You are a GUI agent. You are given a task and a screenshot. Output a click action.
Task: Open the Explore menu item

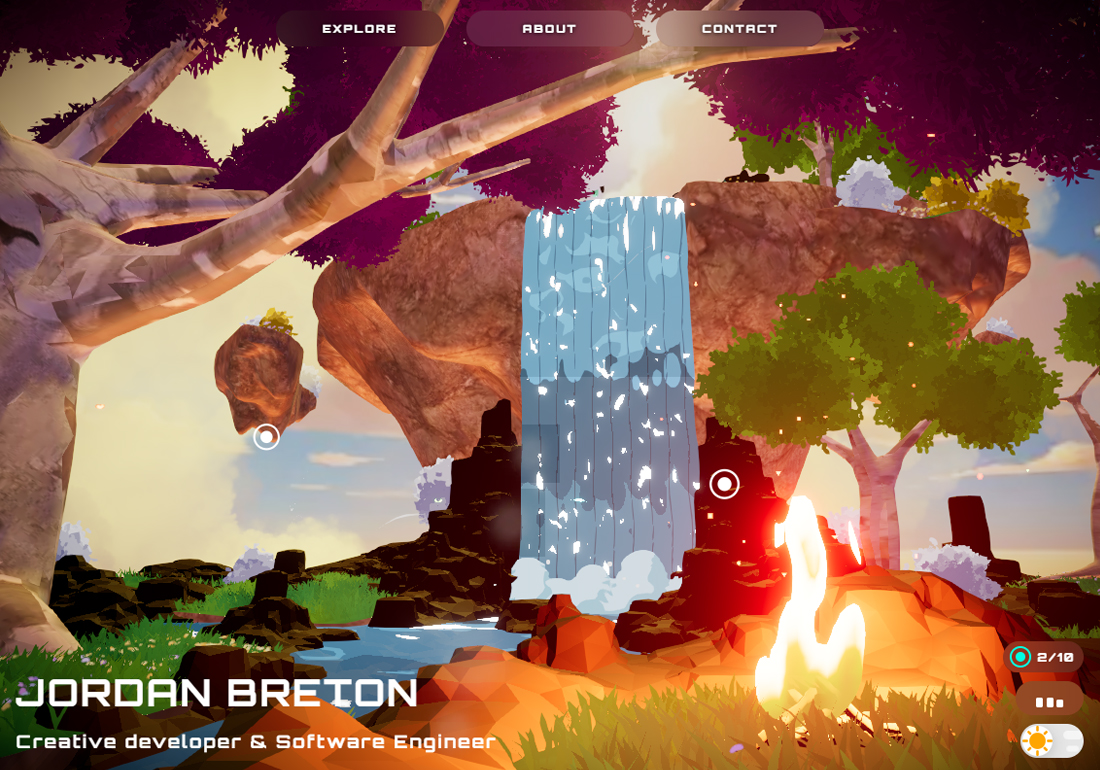point(360,29)
